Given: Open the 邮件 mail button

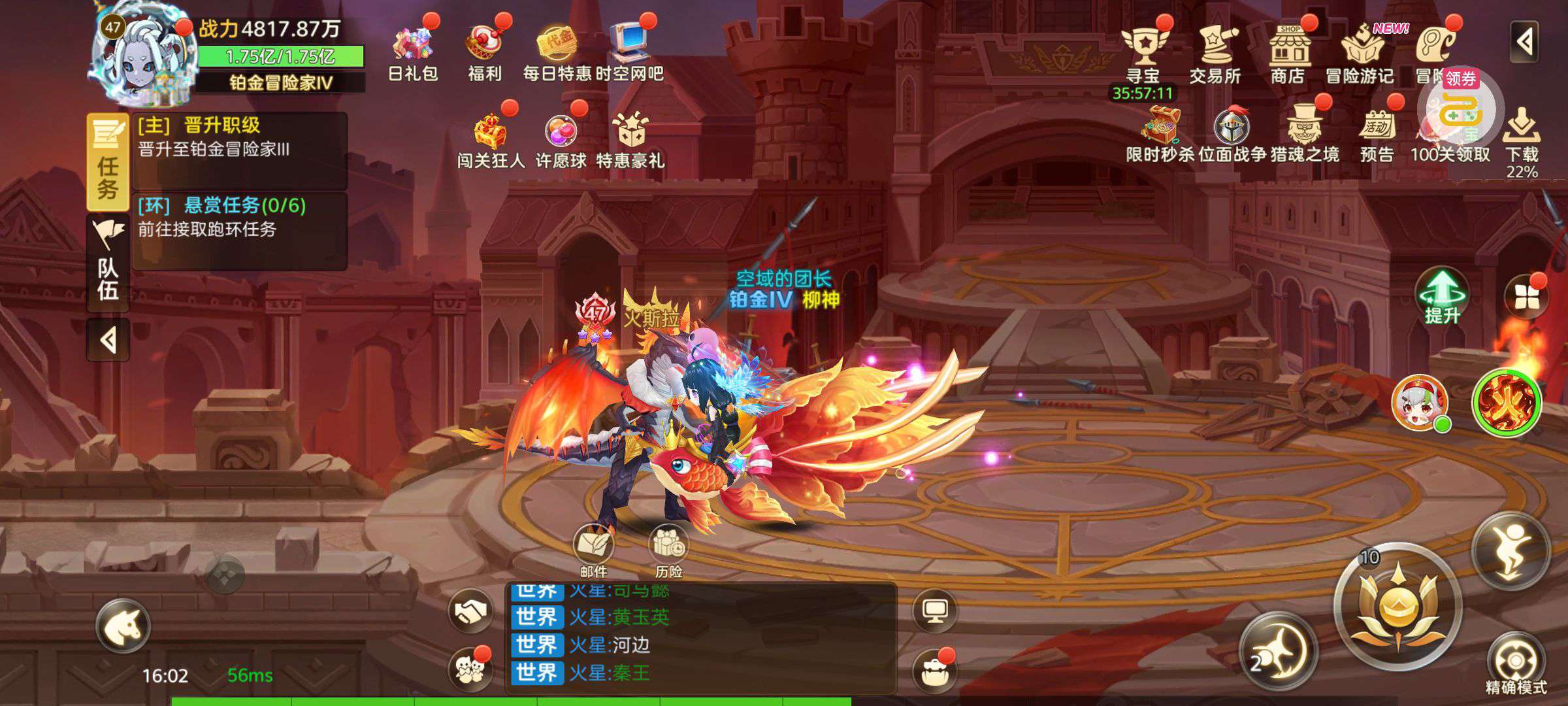Looking at the screenshot, I should tap(593, 550).
